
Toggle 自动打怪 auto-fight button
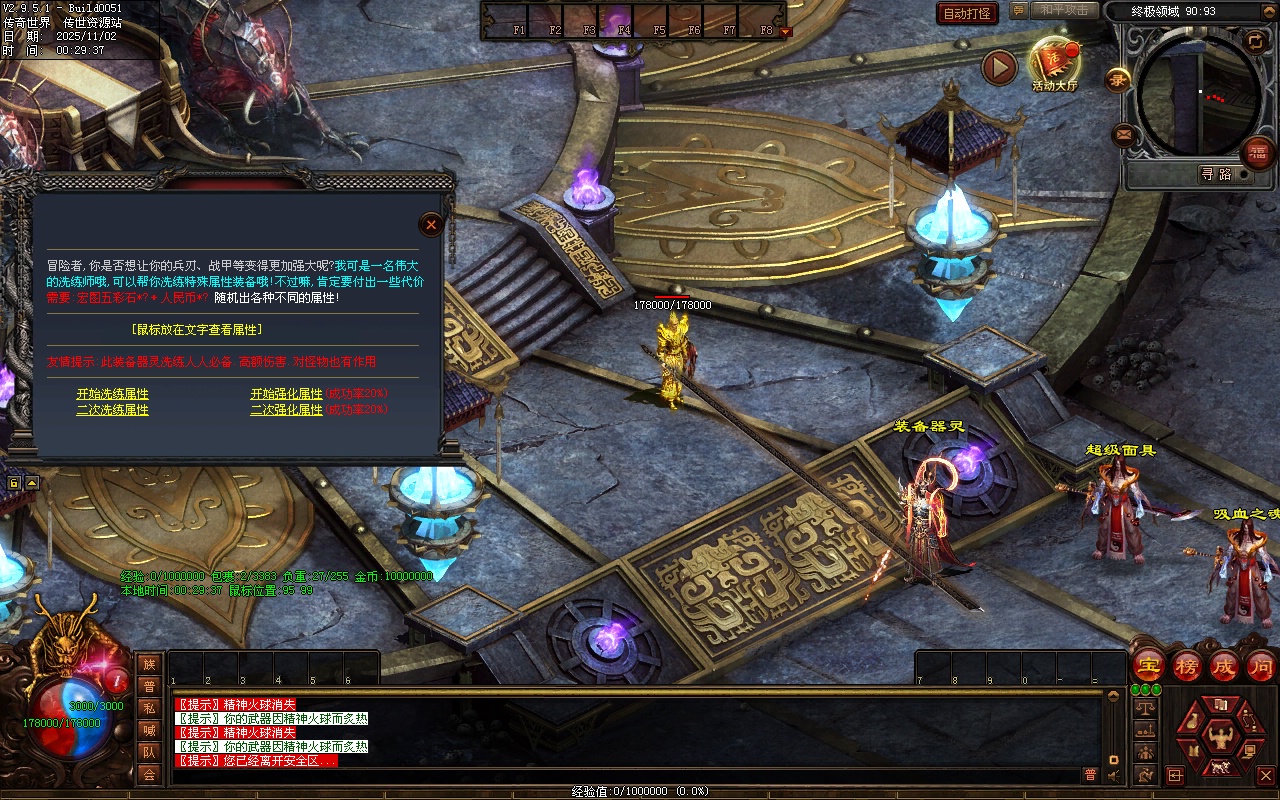point(967,13)
